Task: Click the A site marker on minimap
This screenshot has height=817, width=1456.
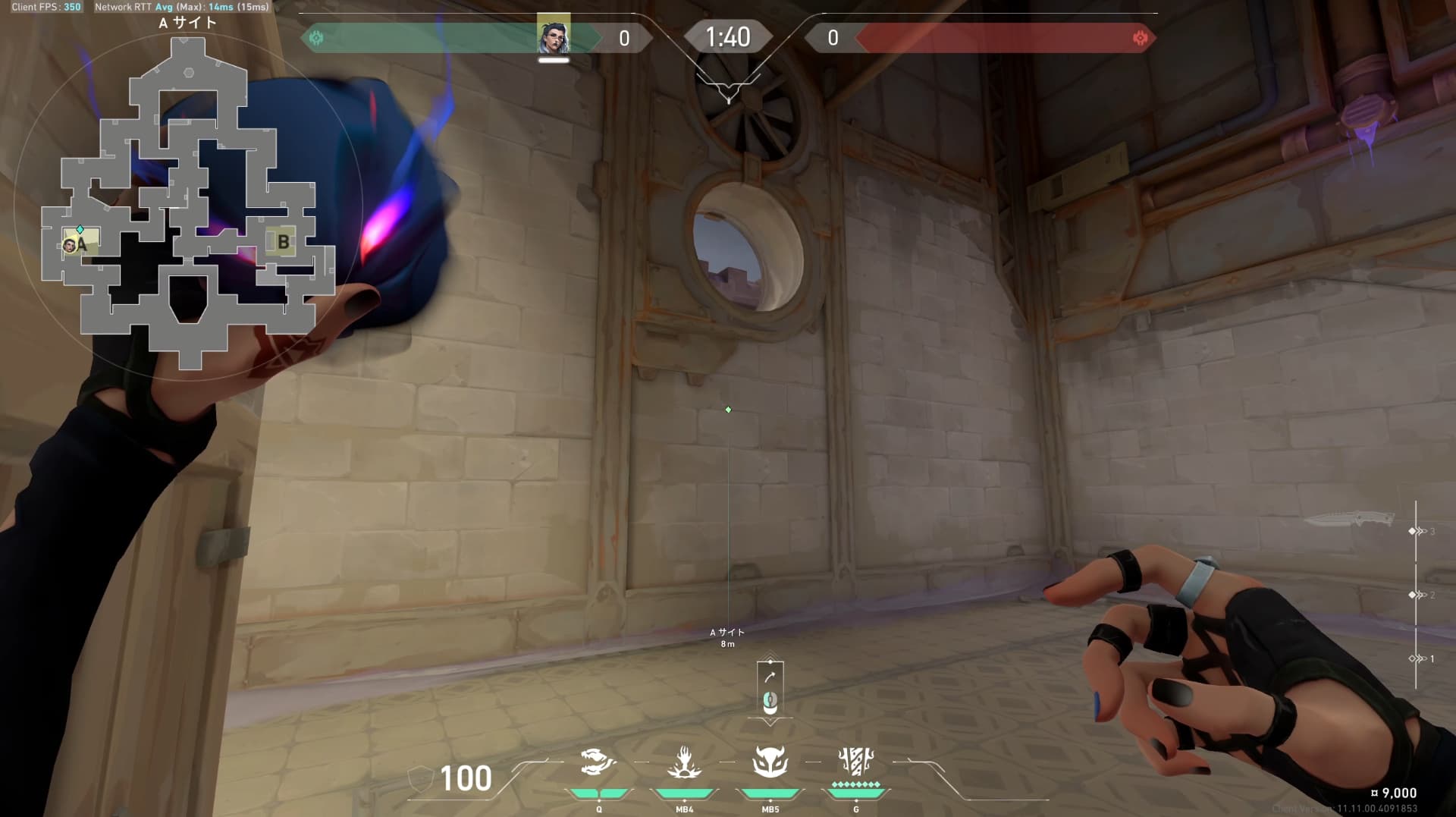Action: pyautogui.click(x=83, y=244)
